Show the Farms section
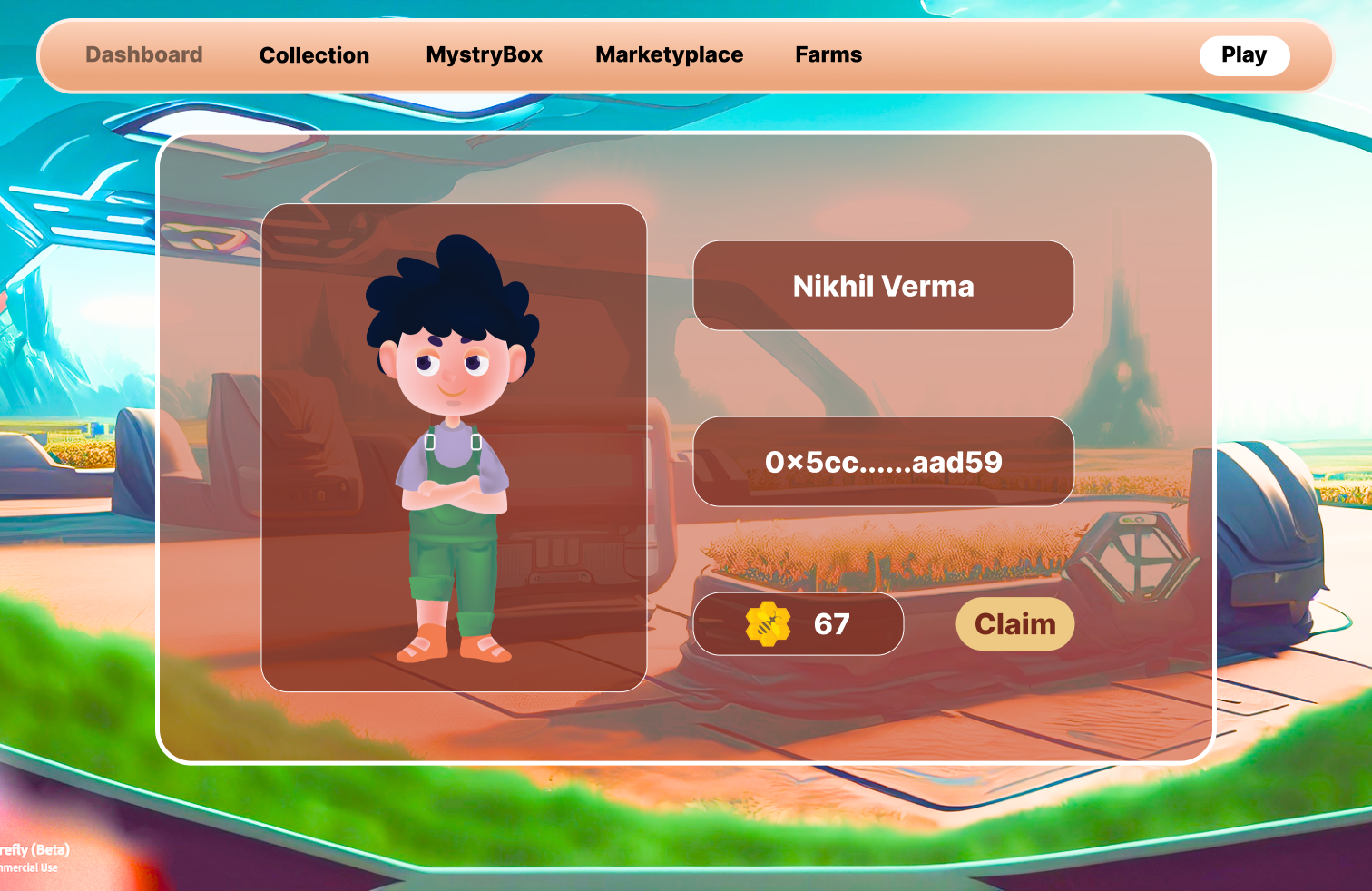 pos(828,55)
